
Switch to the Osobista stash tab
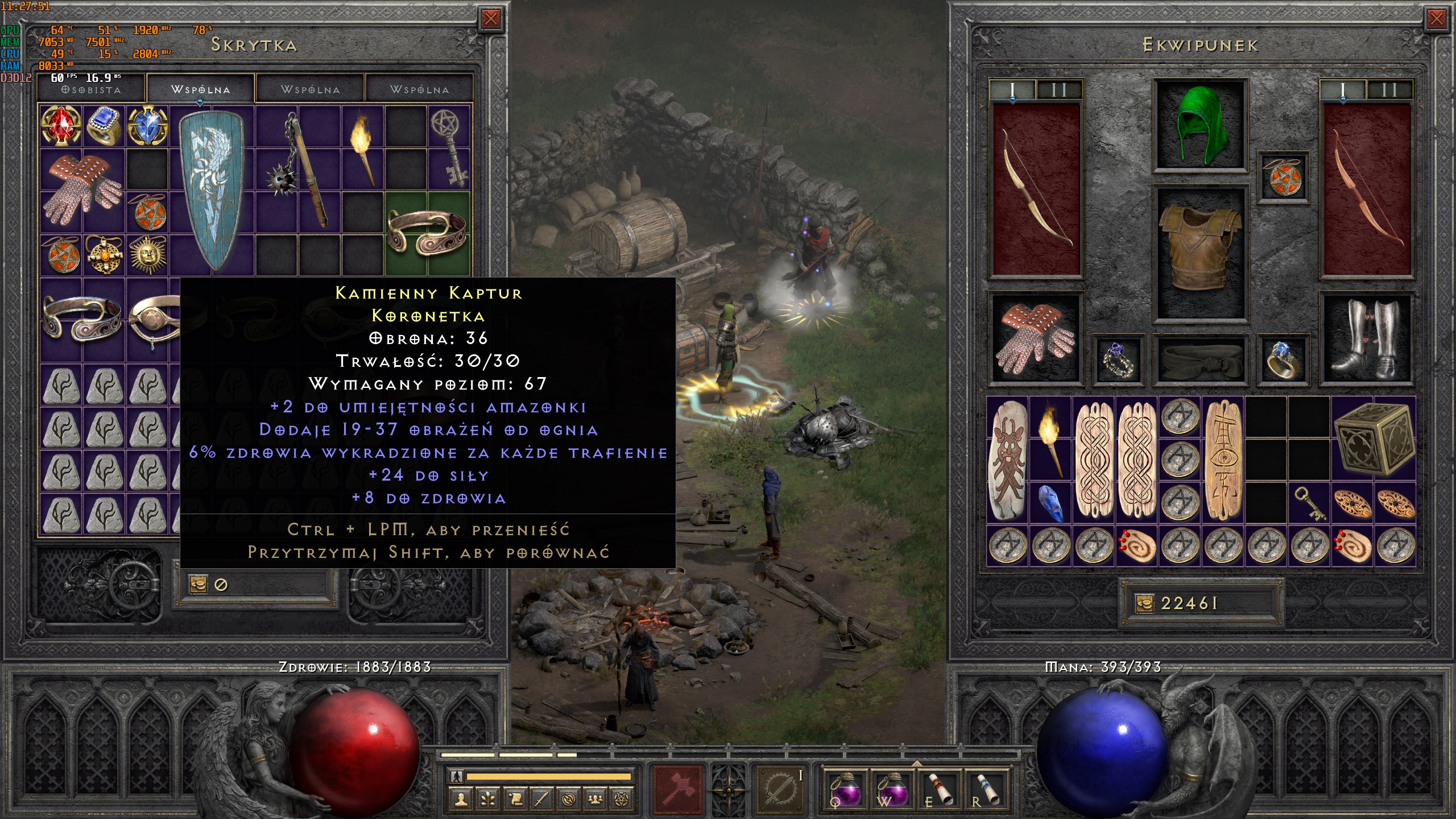coord(91,90)
